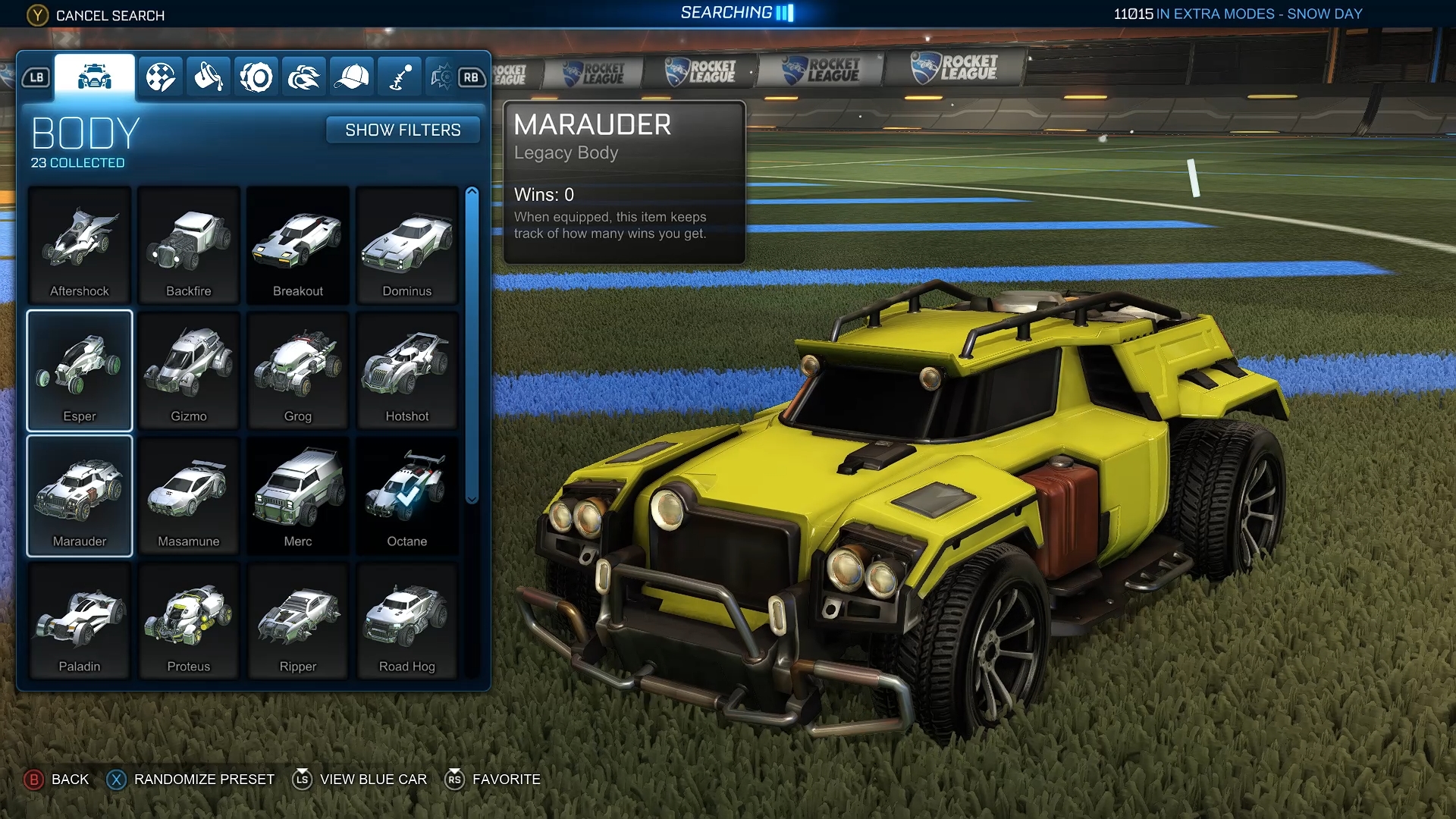Select the Dominus body
The image size is (1456, 819).
407,246
